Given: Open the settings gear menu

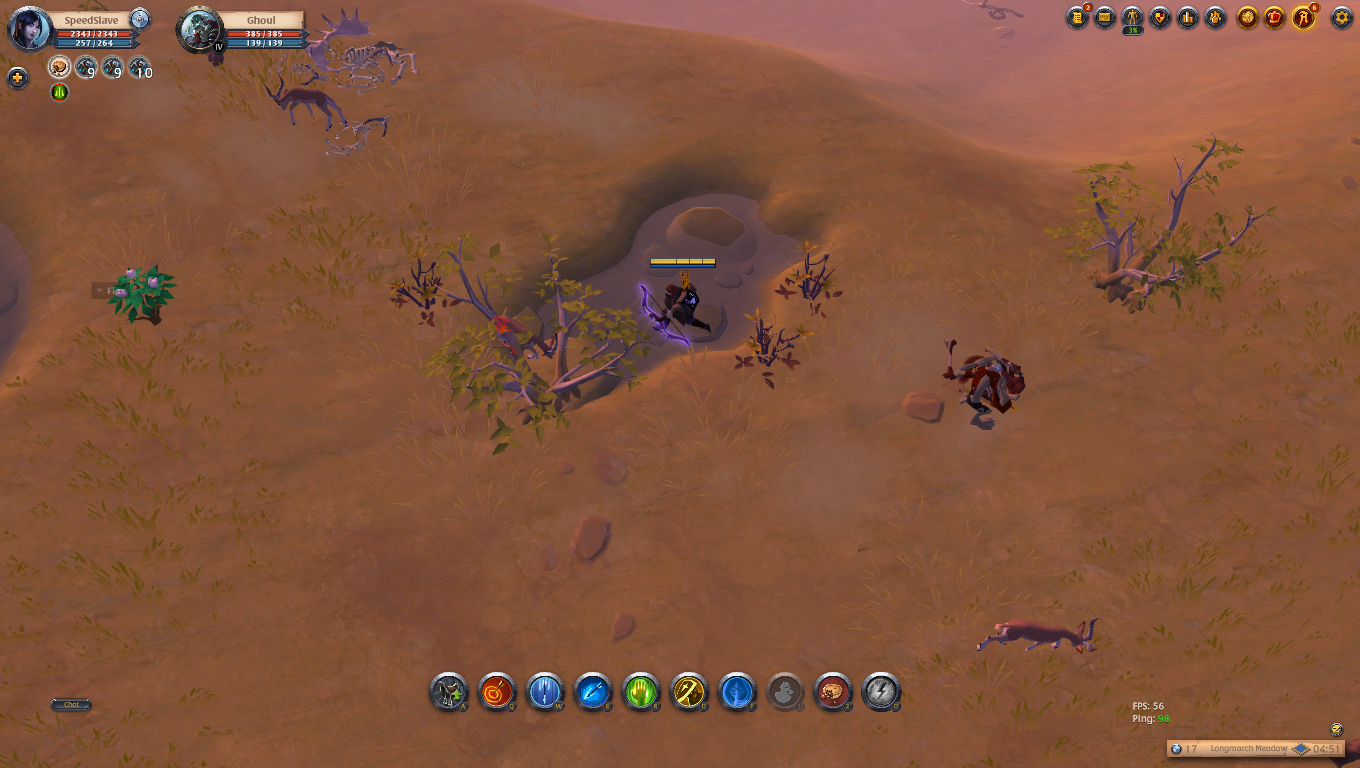Looking at the screenshot, I should point(1342,17).
